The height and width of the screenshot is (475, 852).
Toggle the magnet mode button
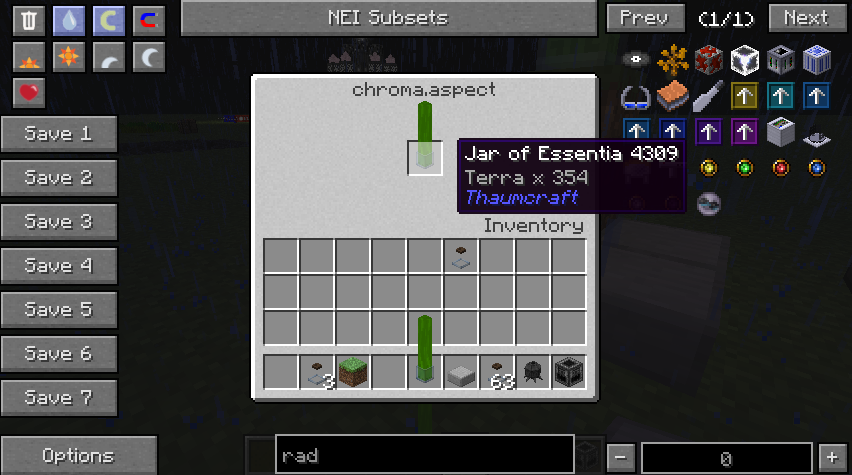pyautogui.click(x=149, y=20)
